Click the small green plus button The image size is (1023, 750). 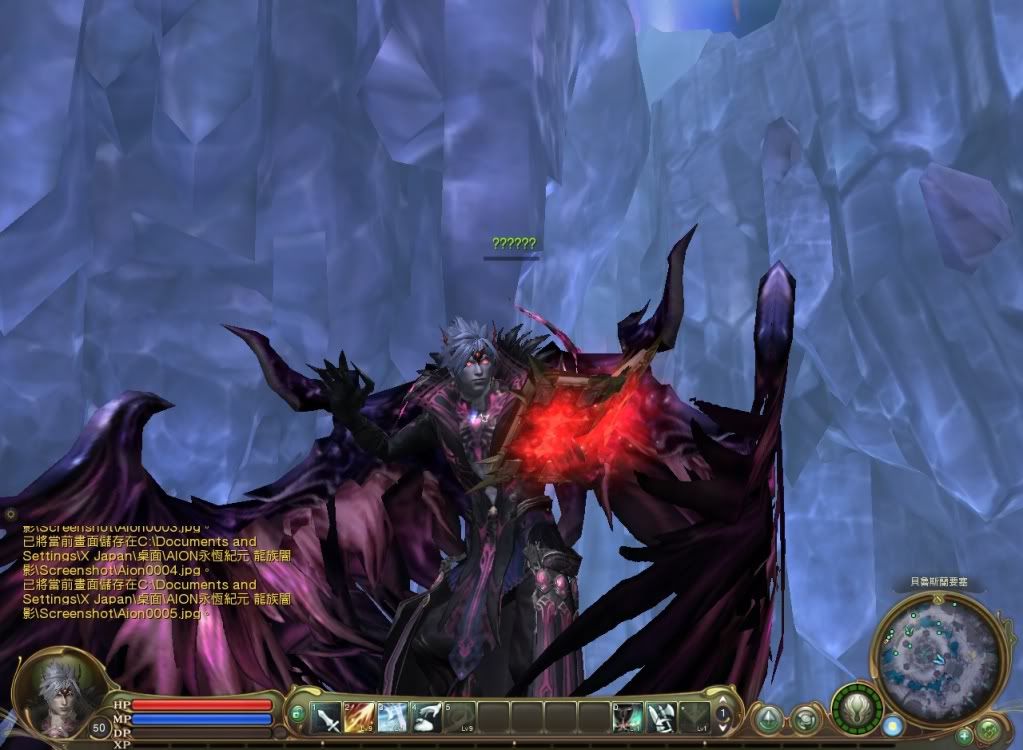[964, 735]
